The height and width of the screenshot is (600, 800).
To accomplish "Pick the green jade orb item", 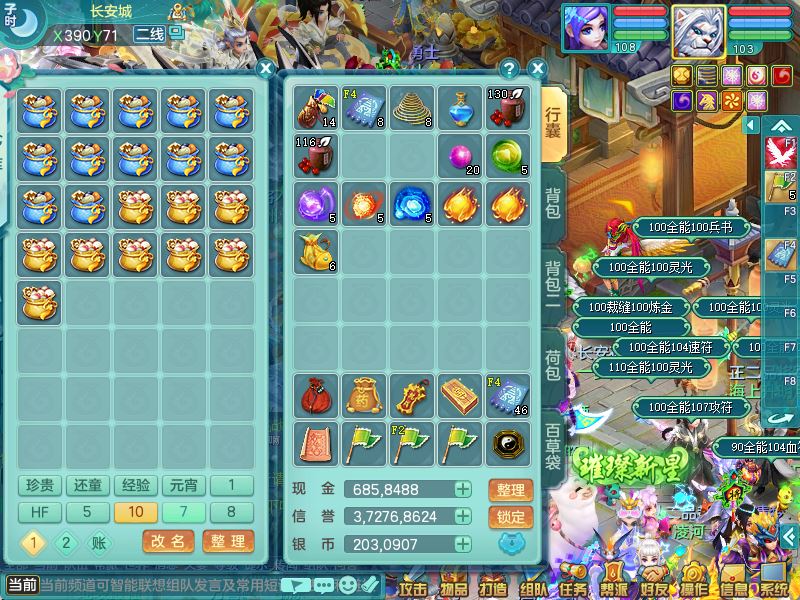I will pyautogui.click(x=509, y=155).
